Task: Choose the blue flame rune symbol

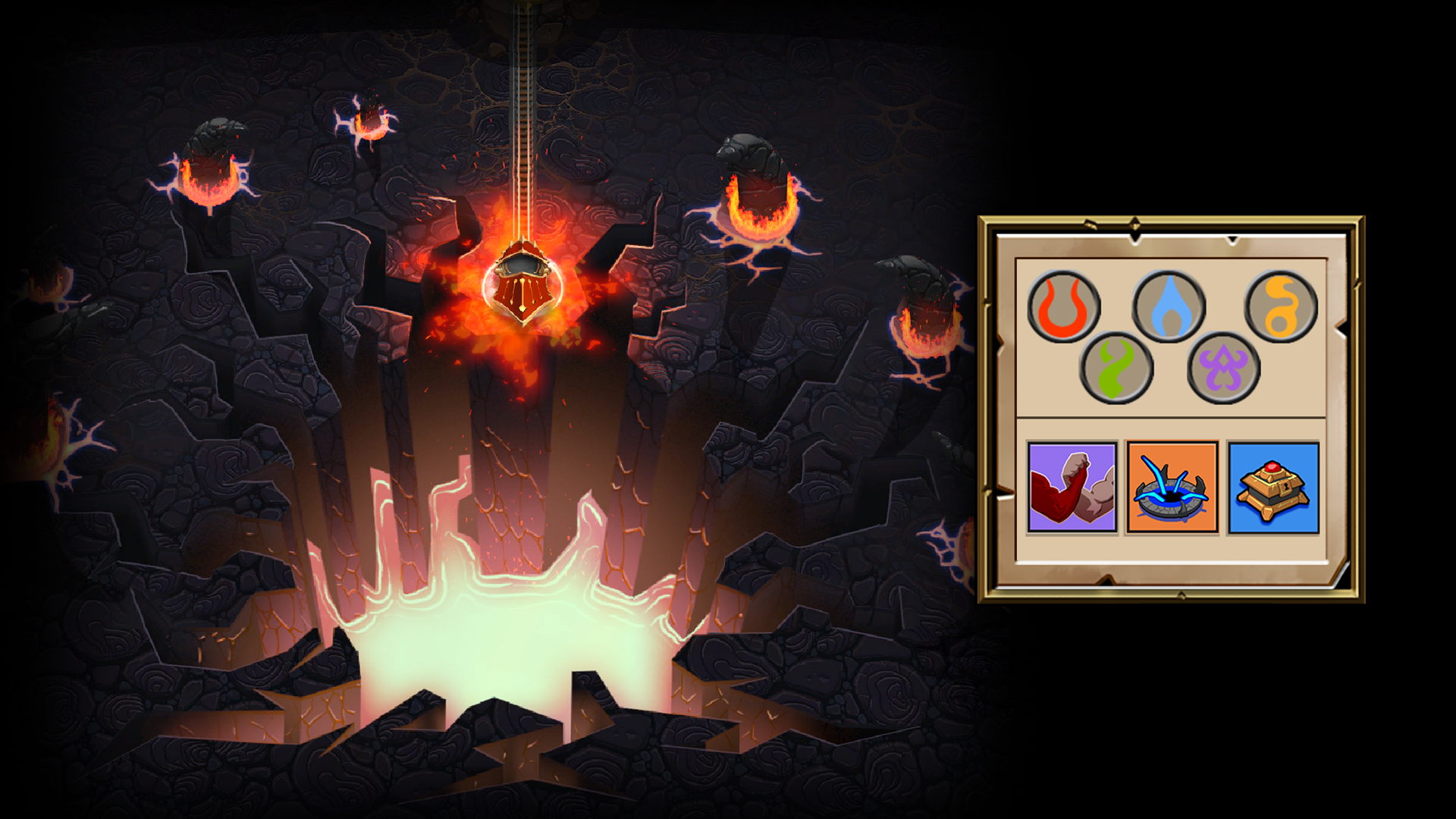Action: (1168, 307)
